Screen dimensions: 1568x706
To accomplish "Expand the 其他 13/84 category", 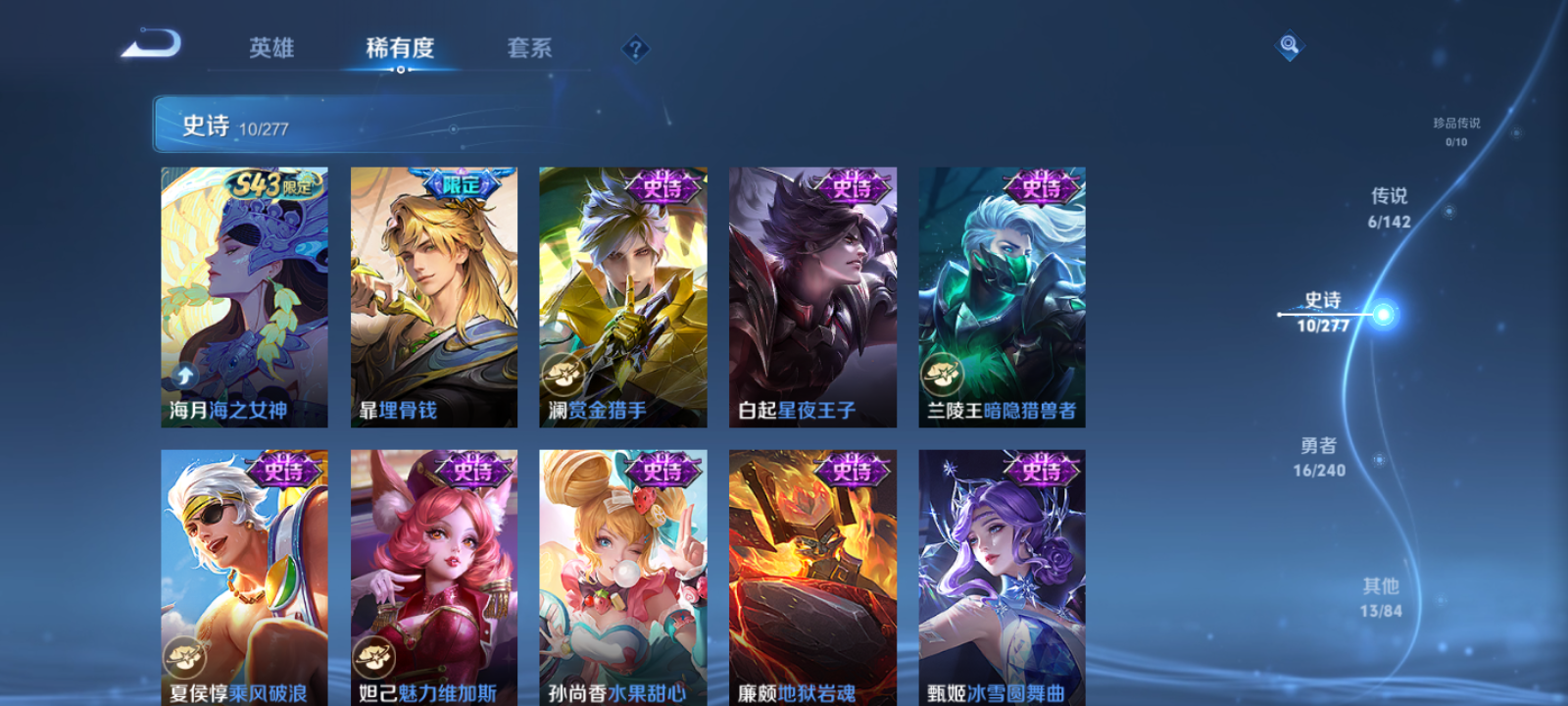I will click(x=1382, y=596).
